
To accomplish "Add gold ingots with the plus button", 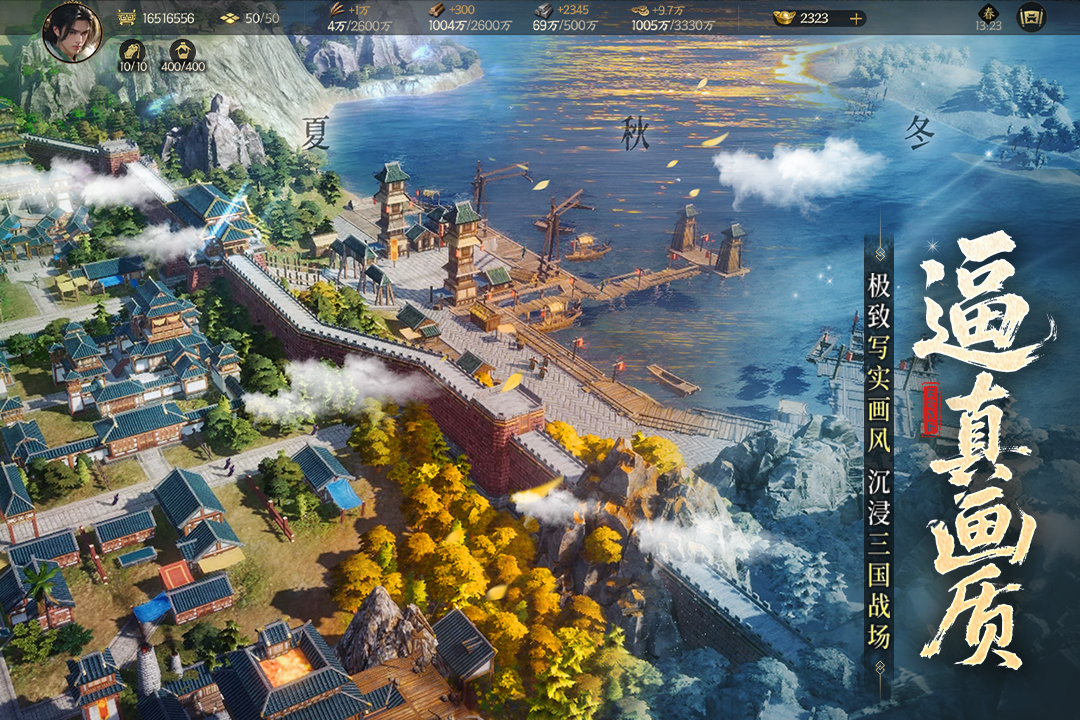I will pyautogui.click(x=855, y=18).
